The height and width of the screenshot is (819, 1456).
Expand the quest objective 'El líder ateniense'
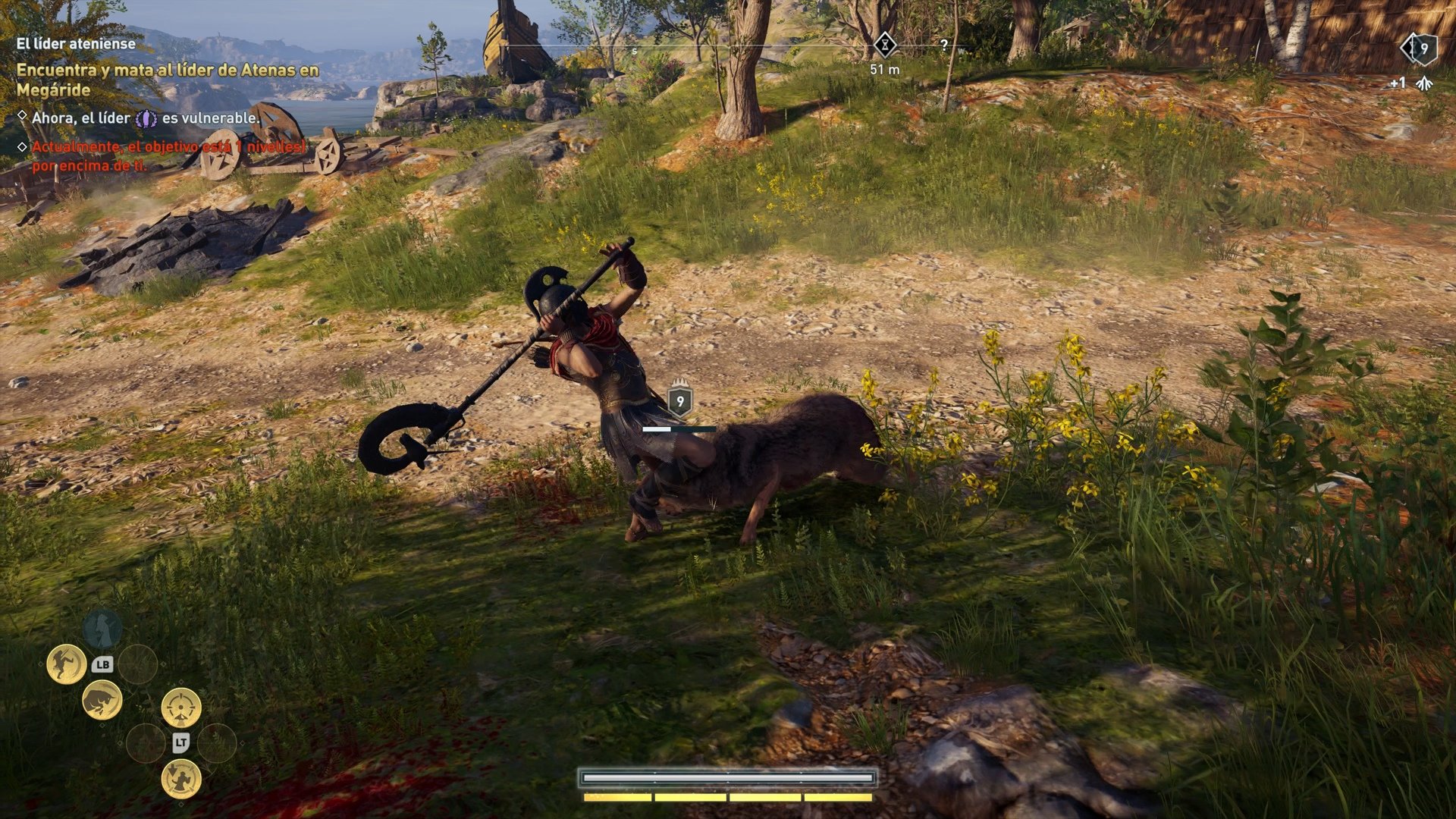point(76,44)
